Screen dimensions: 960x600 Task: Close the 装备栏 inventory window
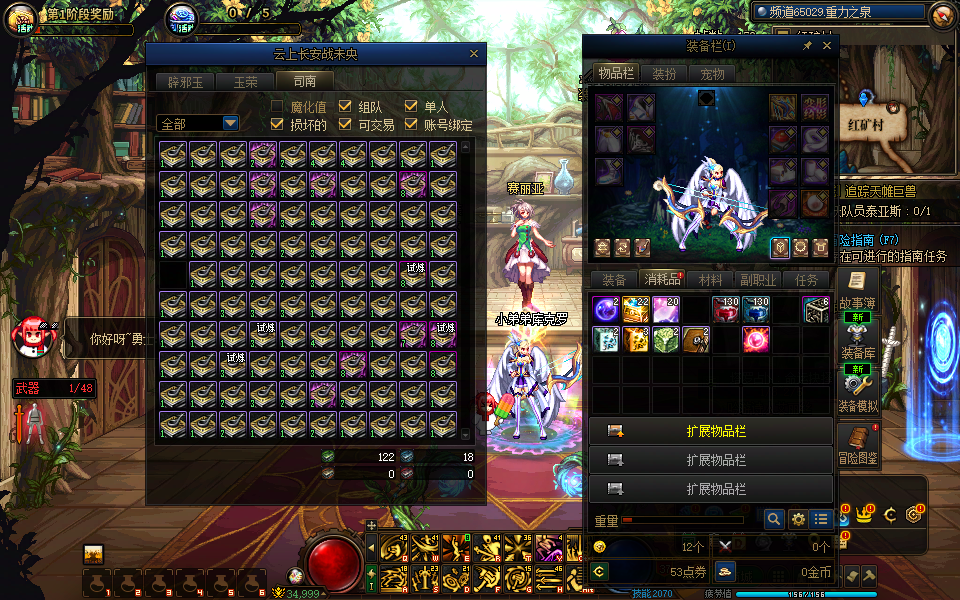click(x=827, y=46)
